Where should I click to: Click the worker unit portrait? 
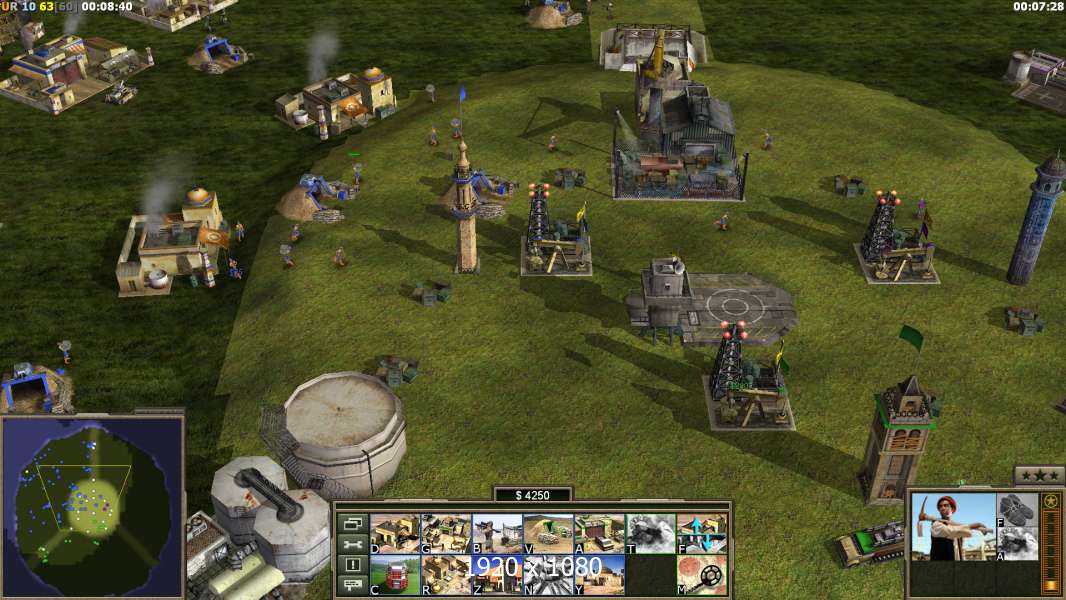pyautogui.click(x=953, y=527)
